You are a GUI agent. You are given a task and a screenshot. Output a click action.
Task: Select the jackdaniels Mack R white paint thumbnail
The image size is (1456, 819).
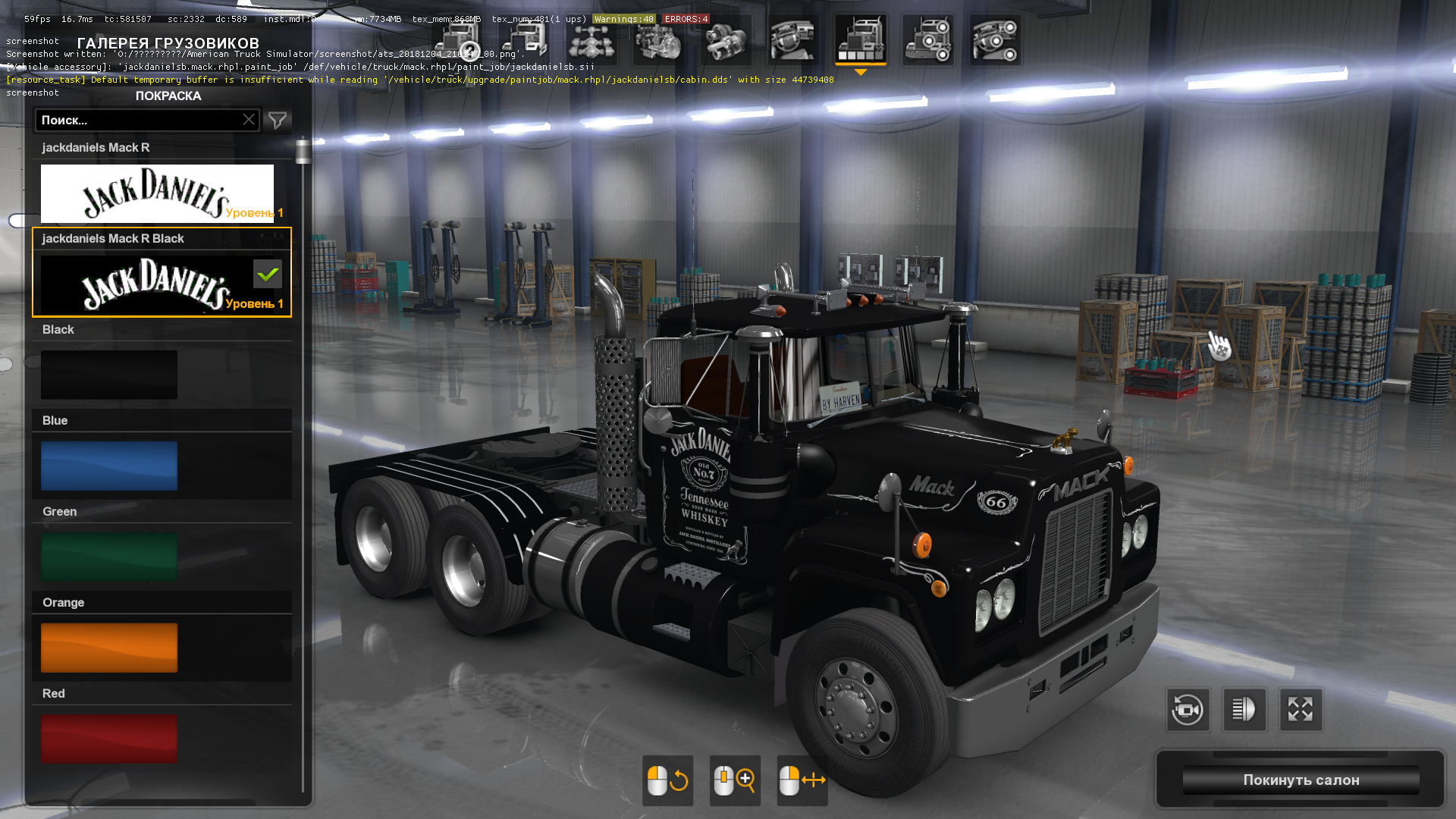click(157, 193)
